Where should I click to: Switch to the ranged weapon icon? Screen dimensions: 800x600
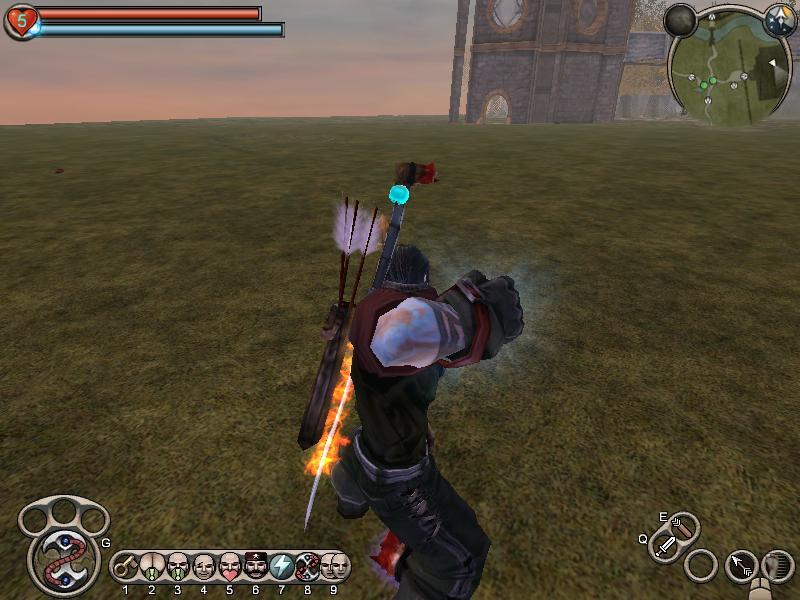684,525
